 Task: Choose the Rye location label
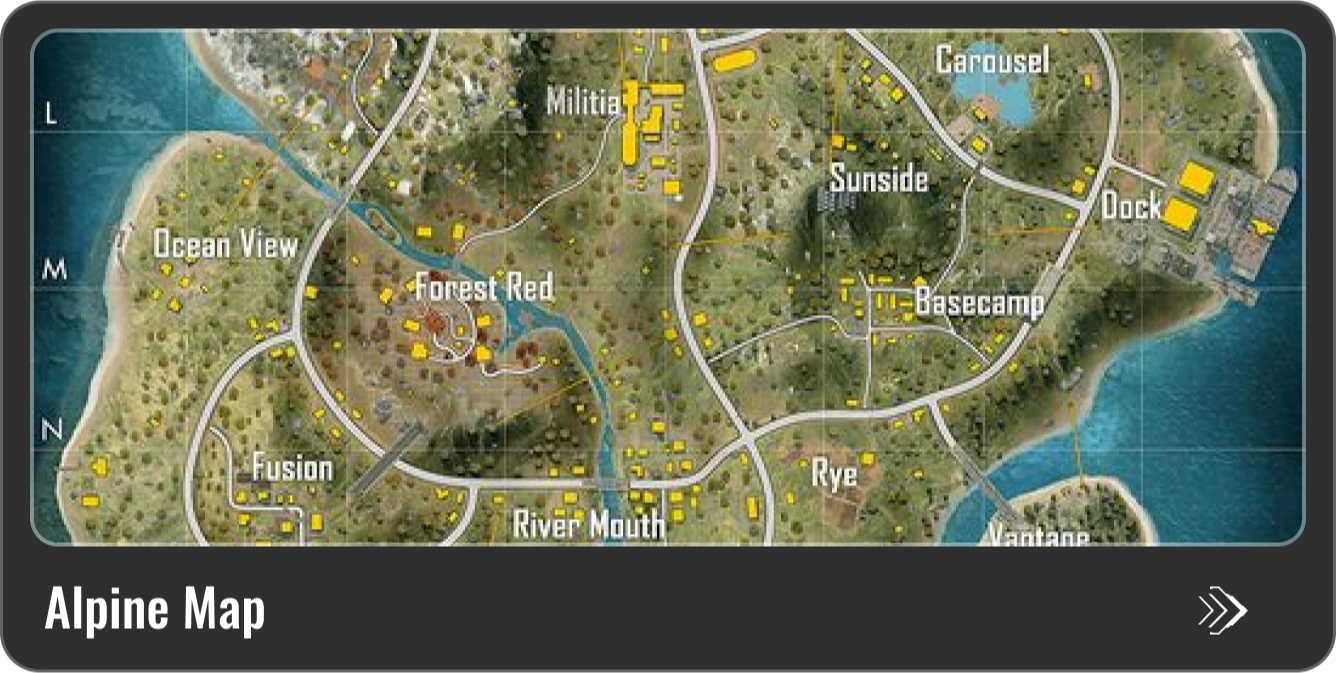click(x=834, y=473)
